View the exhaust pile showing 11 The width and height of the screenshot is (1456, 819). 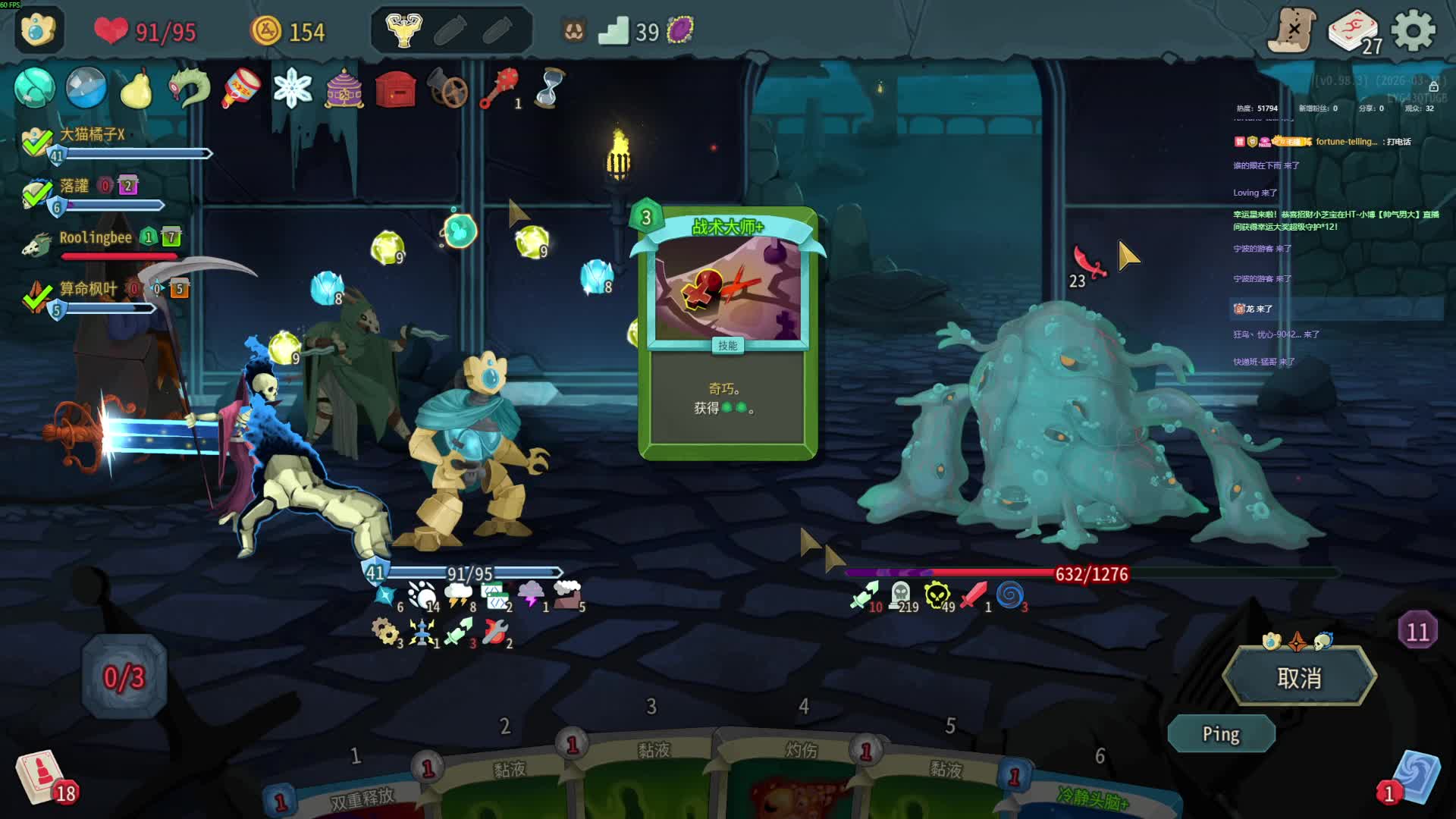click(x=1417, y=631)
